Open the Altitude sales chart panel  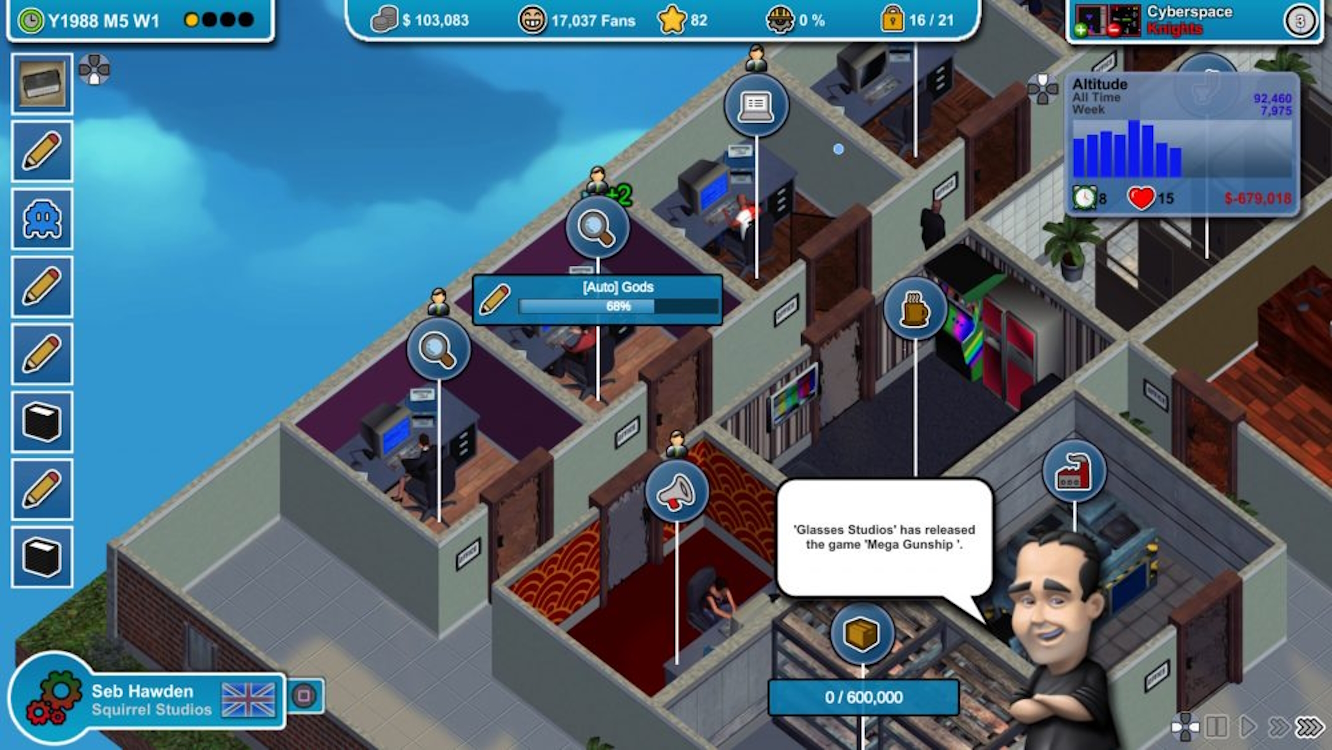coord(1181,143)
